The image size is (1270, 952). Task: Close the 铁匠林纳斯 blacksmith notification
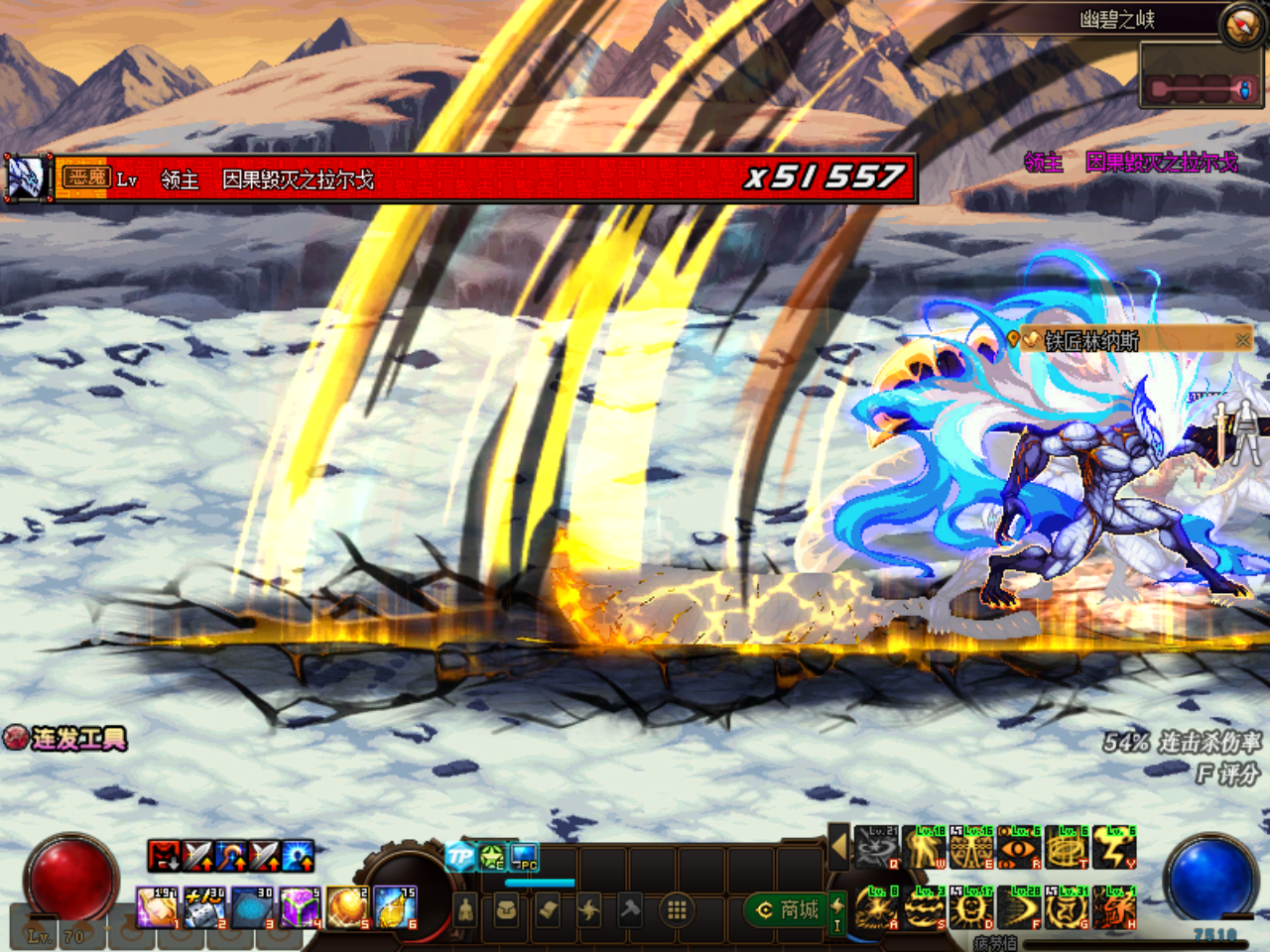coord(1241,338)
